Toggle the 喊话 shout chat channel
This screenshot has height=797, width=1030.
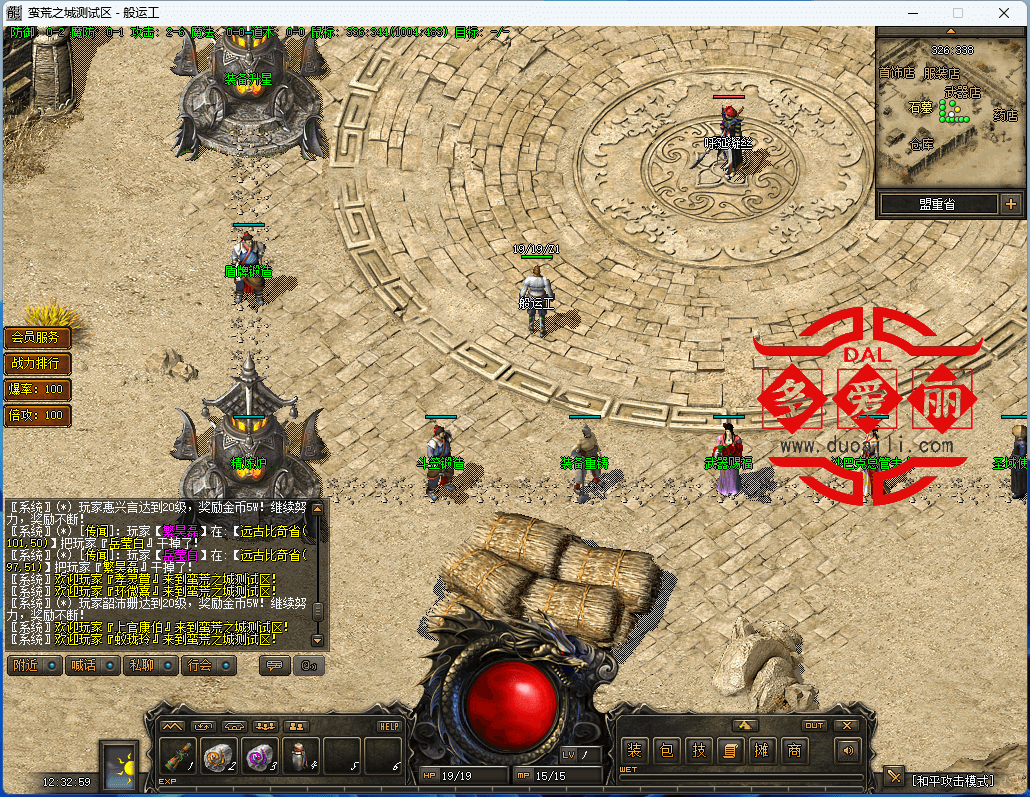[92, 665]
